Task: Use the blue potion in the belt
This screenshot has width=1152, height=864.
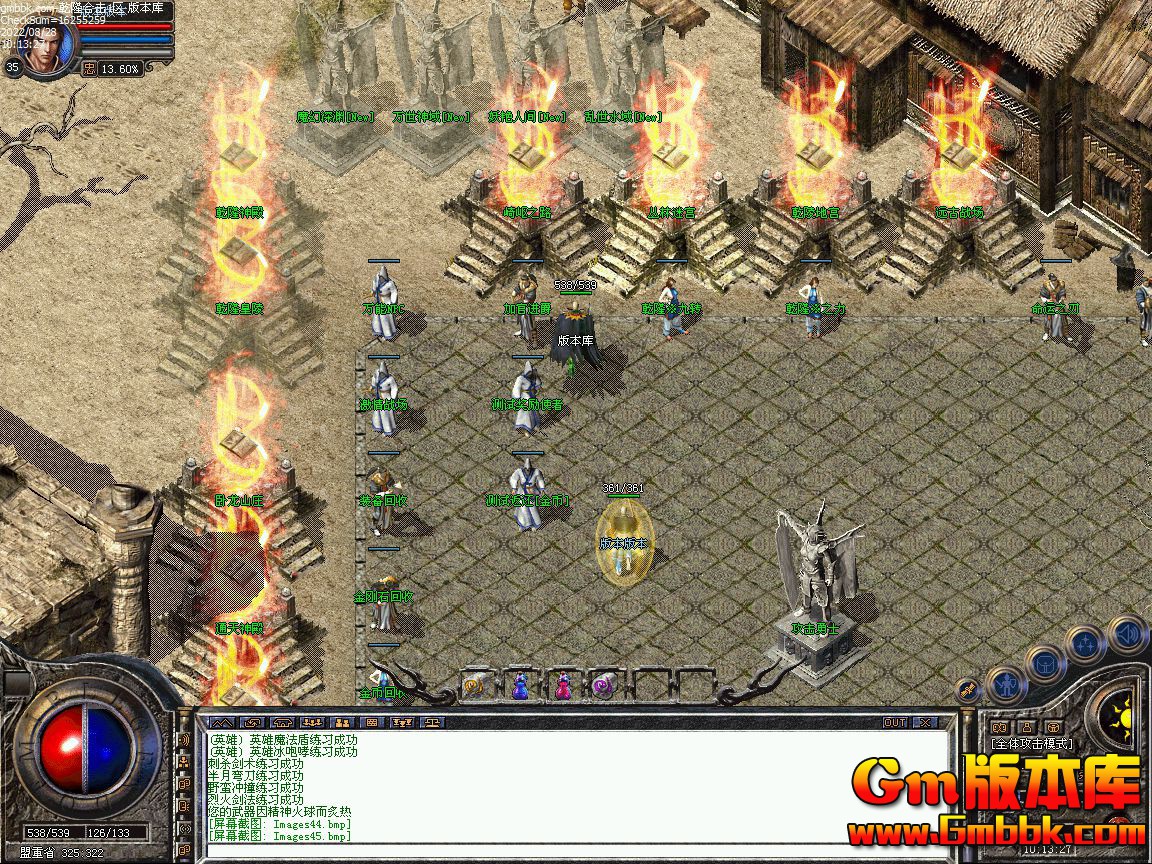Action: [x=520, y=685]
